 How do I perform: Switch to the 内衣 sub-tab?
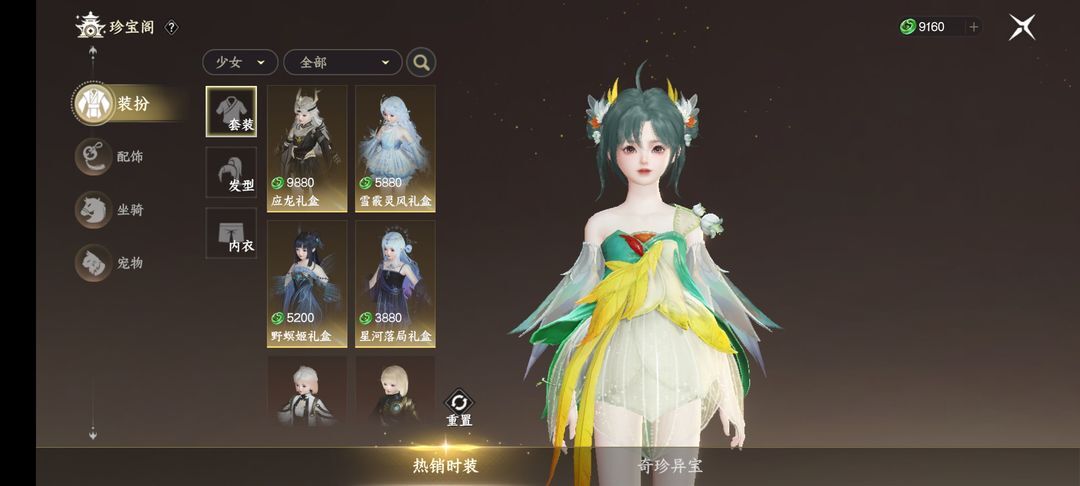[231, 233]
